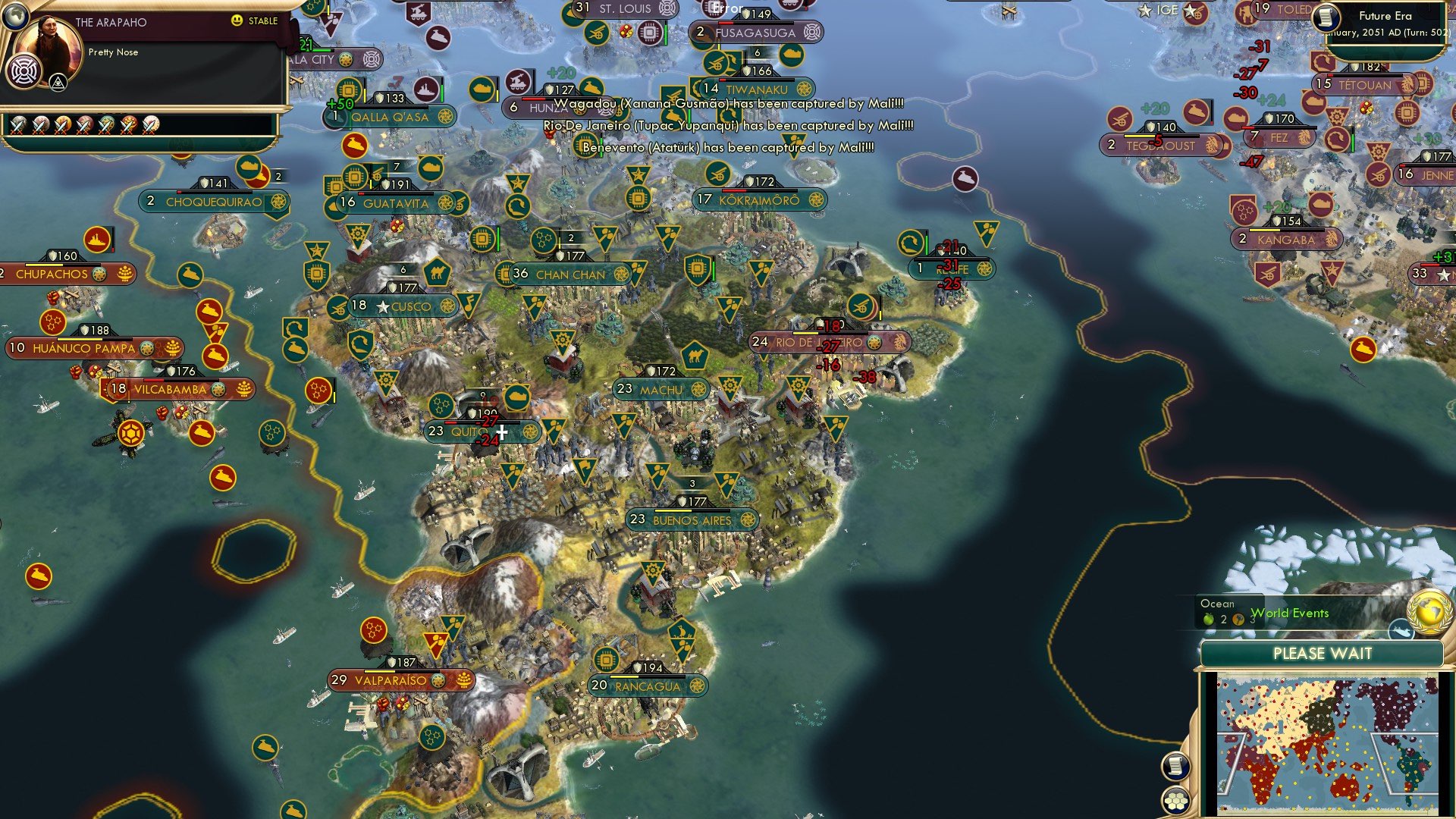Click the Buenos Aires city banner
Image resolution: width=1456 pixels, height=819 pixels.
click(x=690, y=521)
